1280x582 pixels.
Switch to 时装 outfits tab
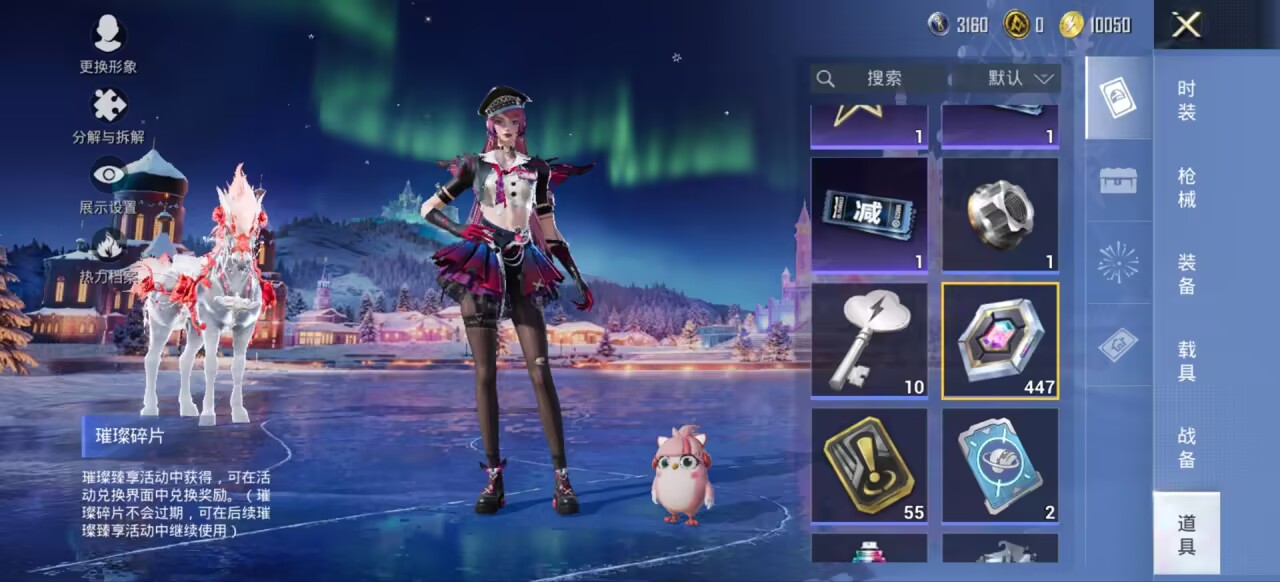(x=1186, y=100)
